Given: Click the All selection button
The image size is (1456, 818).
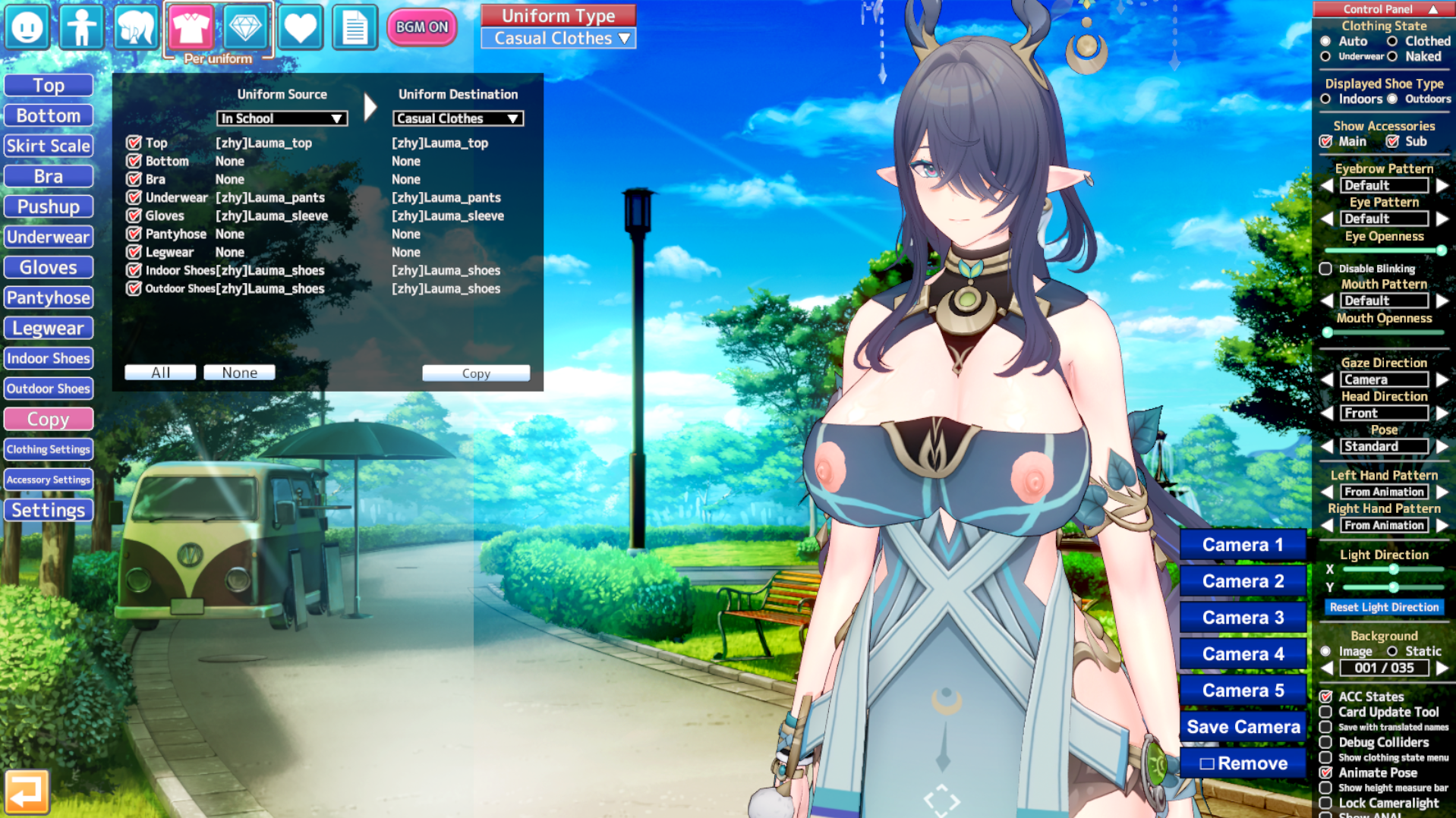Looking at the screenshot, I should tap(160, 373).
